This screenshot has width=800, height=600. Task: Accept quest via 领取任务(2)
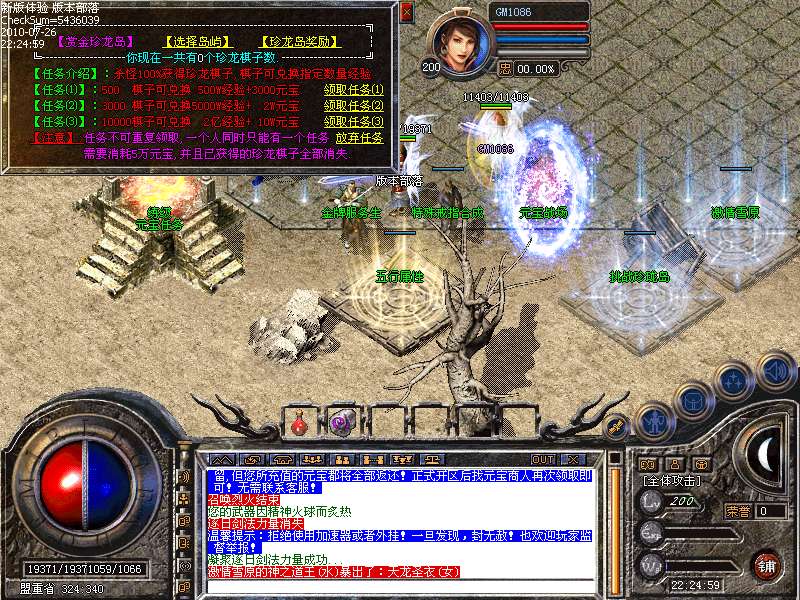tap(353, 106)
